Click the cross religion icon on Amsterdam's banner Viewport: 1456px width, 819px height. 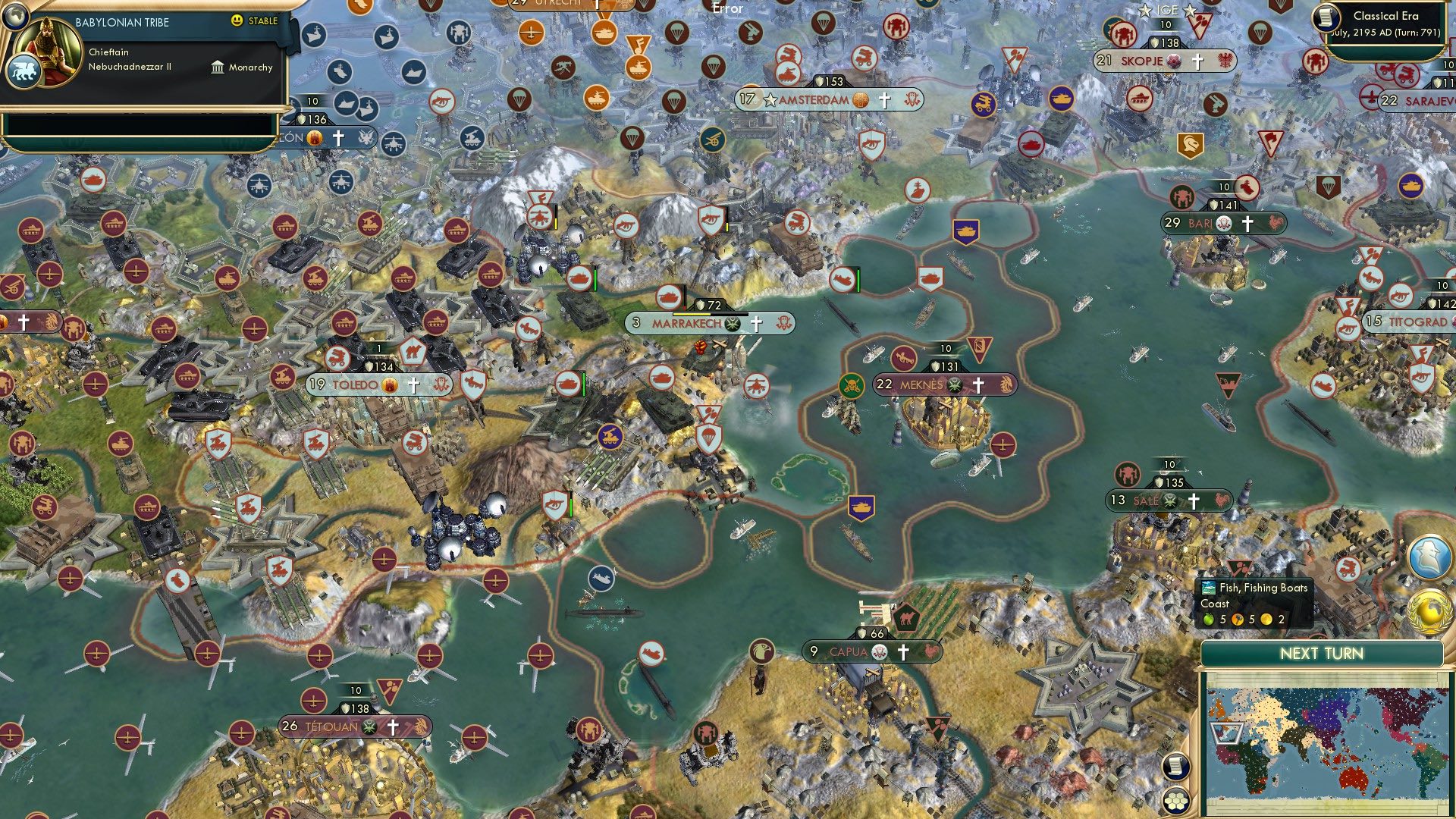(883, 99)
